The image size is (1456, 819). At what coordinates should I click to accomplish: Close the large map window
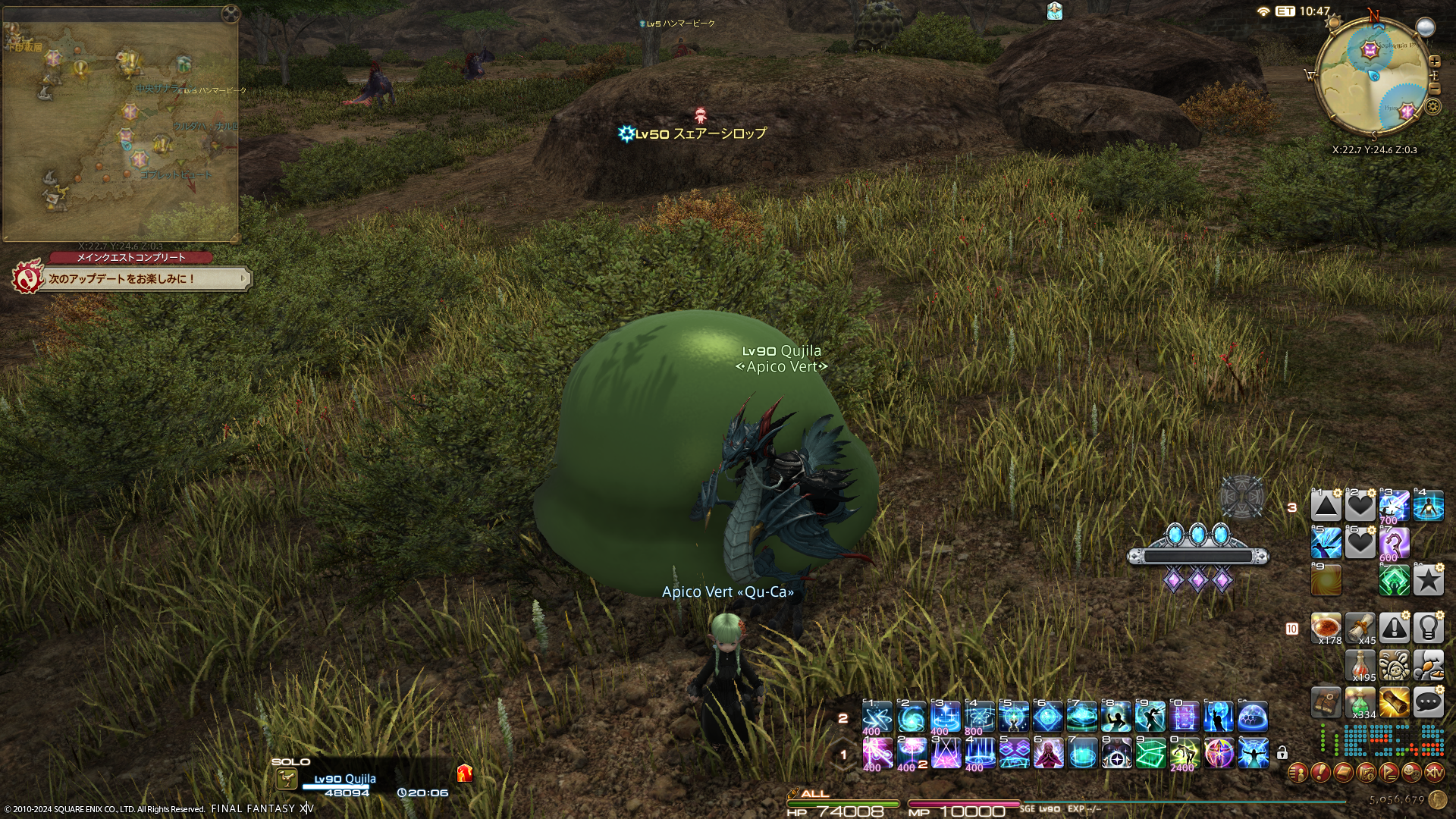click(231, 14)
